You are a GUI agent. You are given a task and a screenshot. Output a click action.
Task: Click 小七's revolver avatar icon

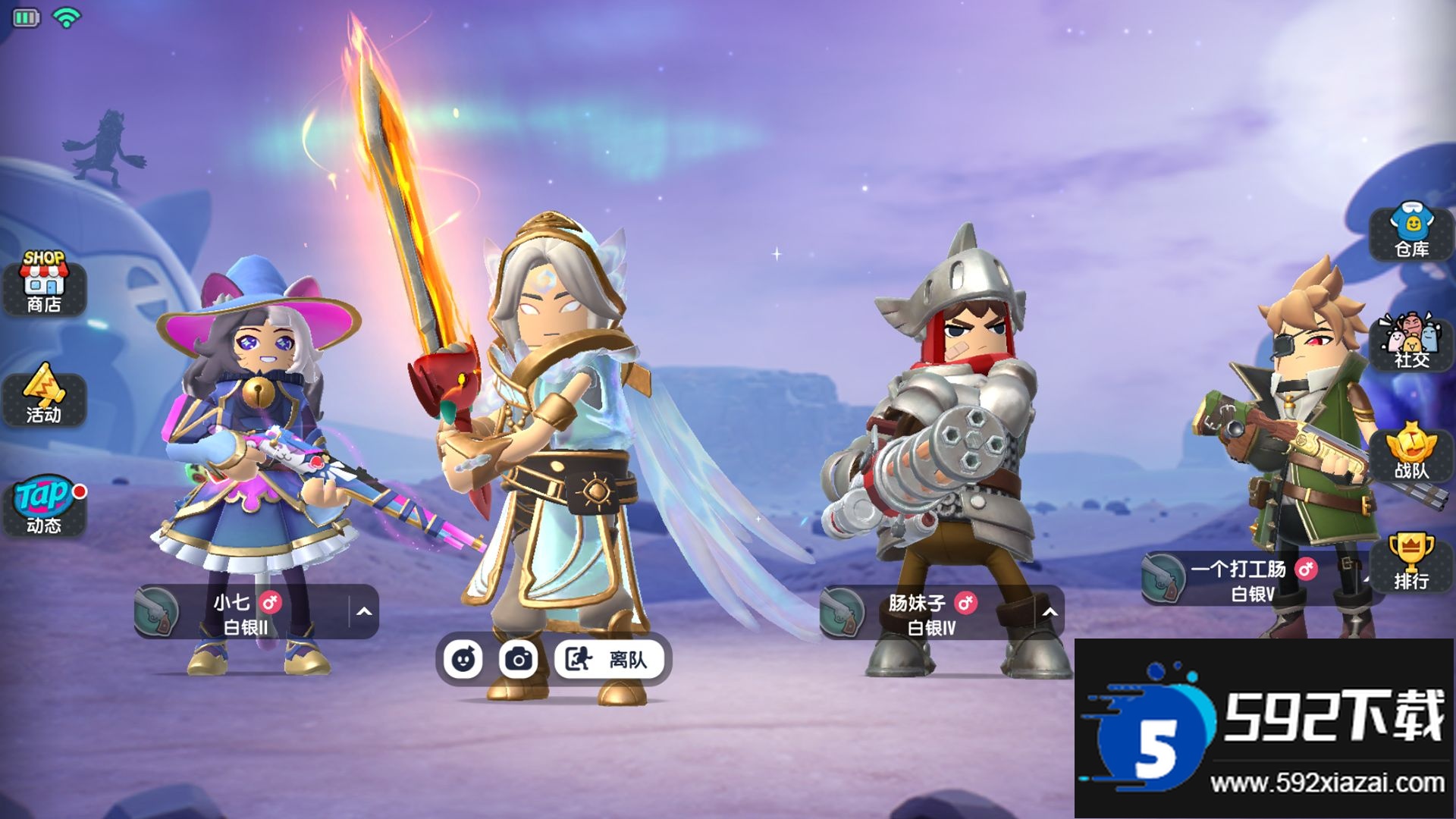point(158,612)
